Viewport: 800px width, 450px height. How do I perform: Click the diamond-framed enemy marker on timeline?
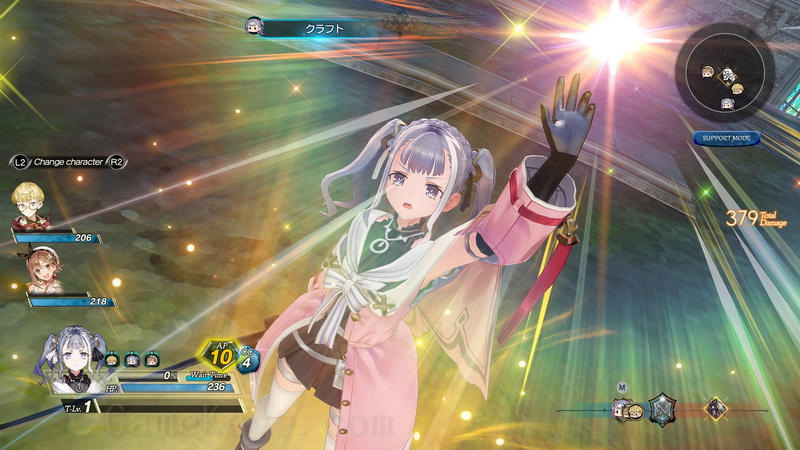pos(716,408)
